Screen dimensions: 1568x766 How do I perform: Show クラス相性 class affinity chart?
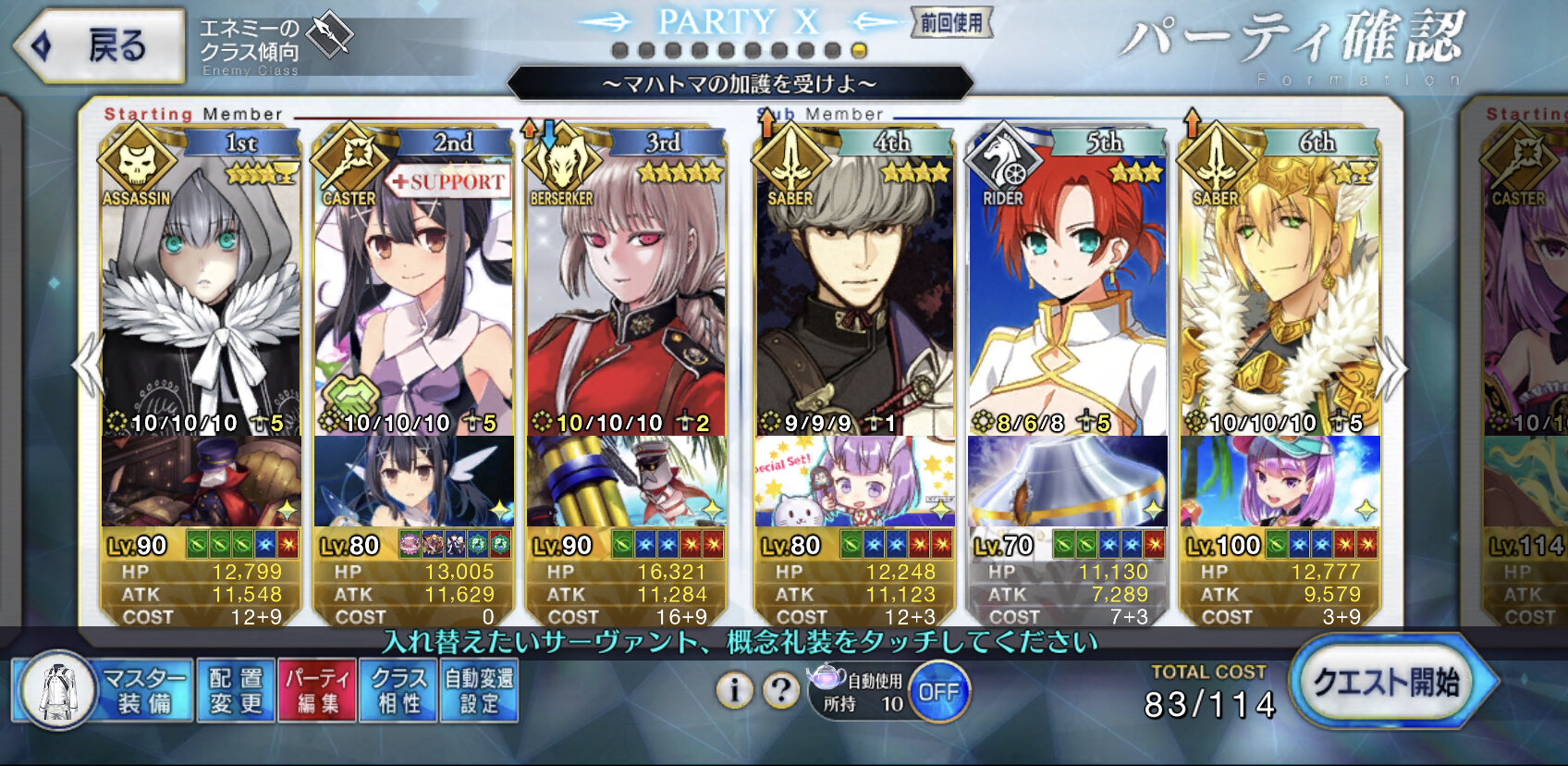399,691
